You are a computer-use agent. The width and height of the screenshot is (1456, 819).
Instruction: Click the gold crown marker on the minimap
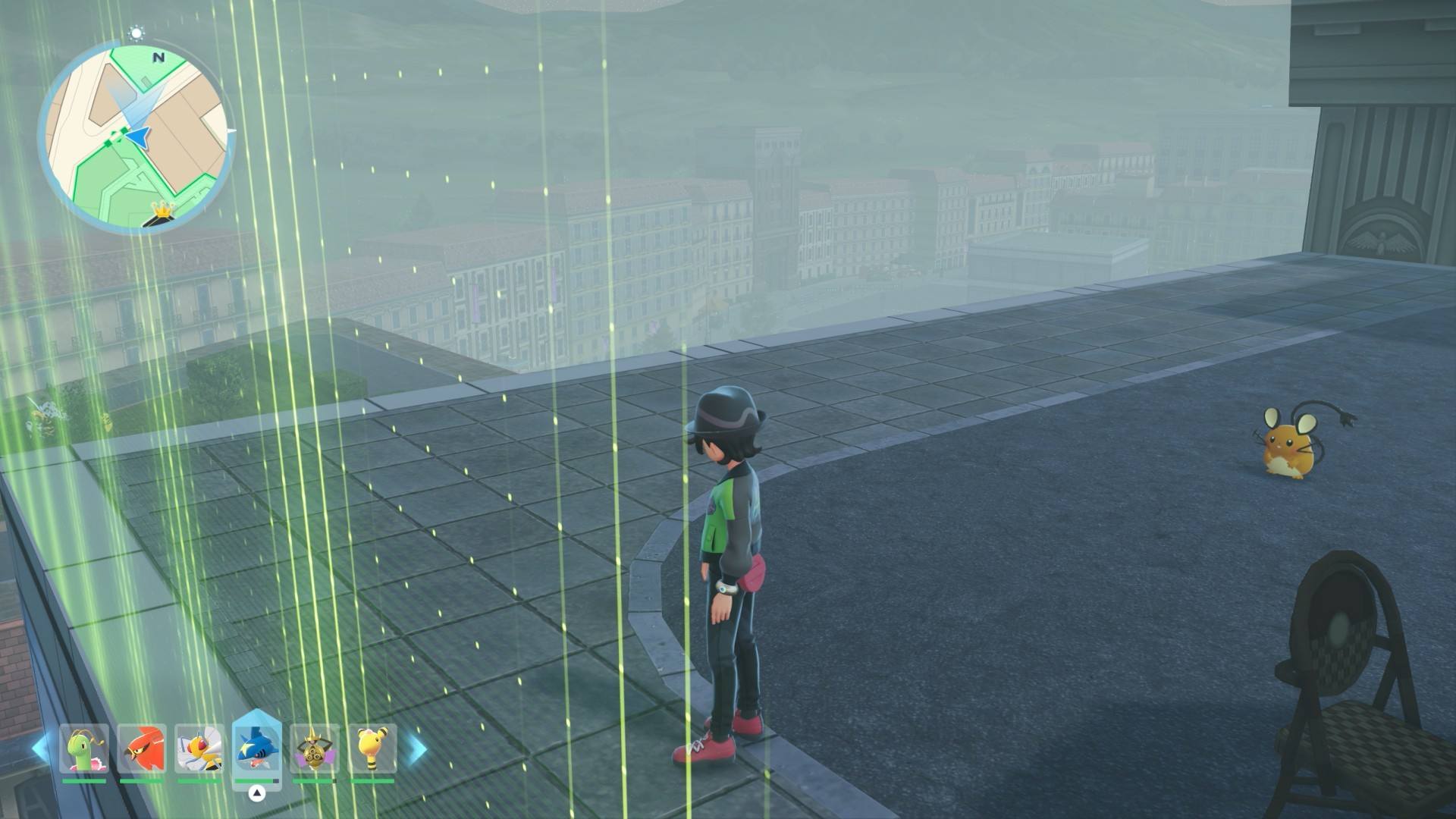click(x=162, y=209)
